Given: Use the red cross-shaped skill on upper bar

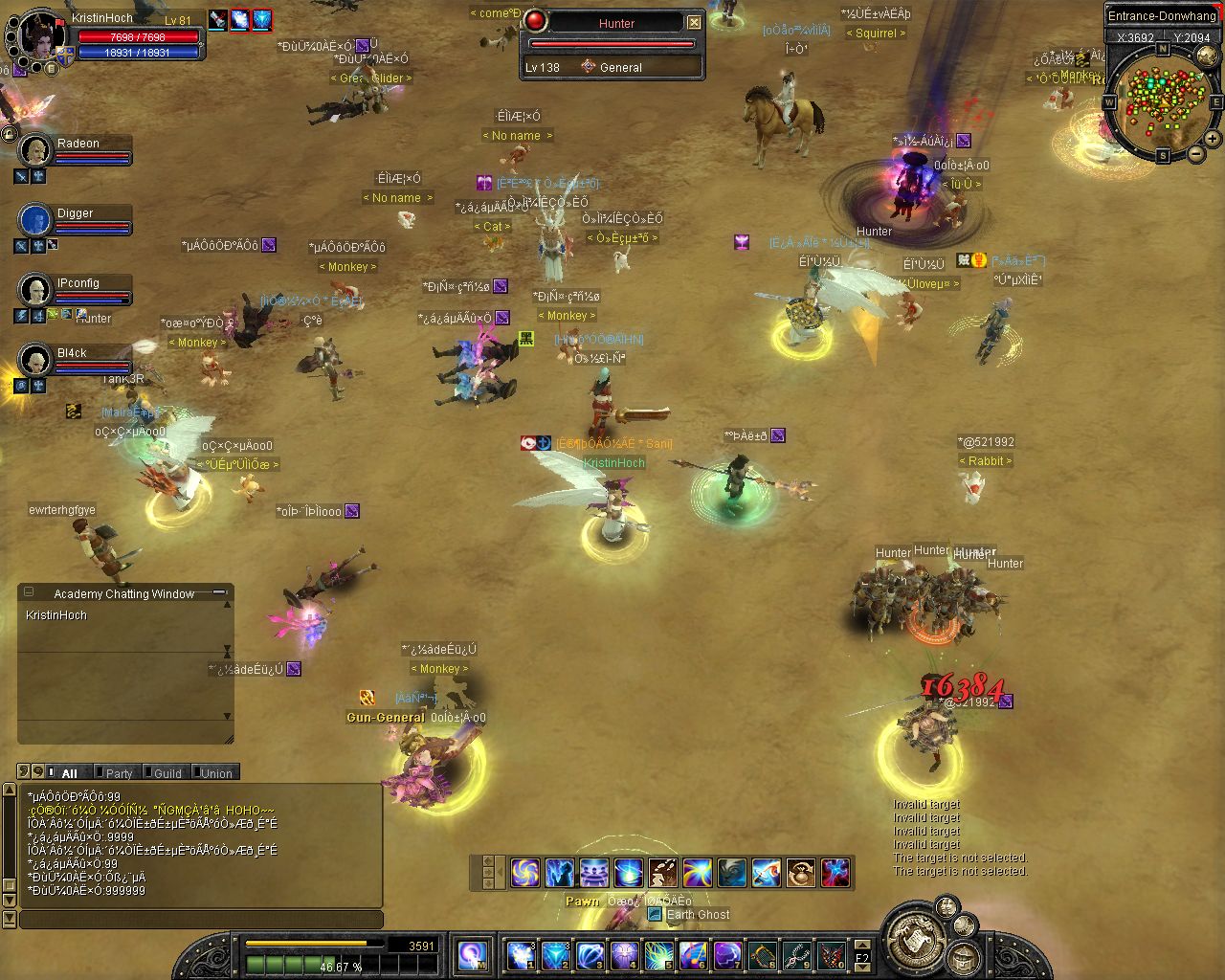Looking at the screenshot, I should 835,872.
